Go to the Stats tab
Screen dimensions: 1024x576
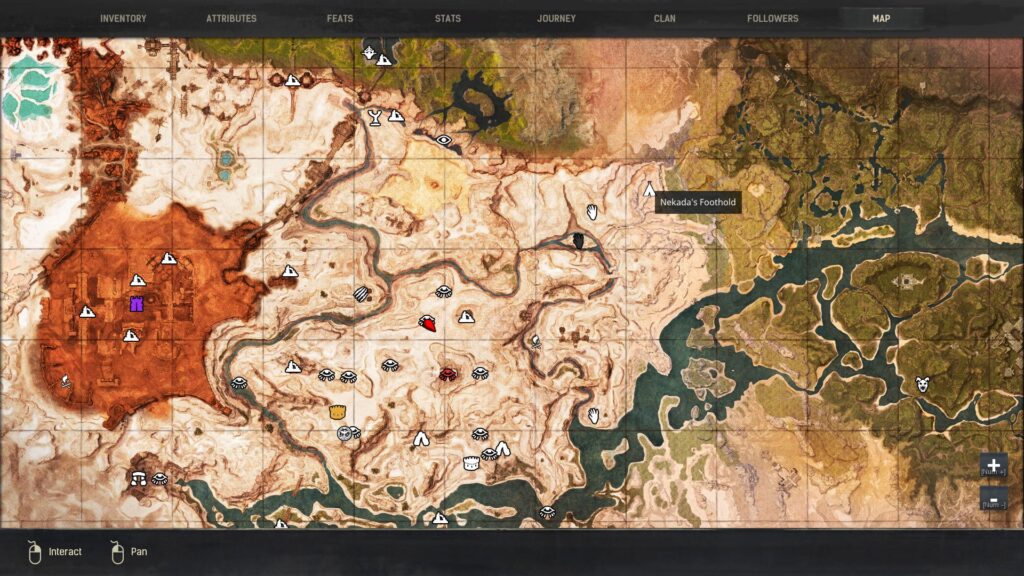[448, 18]
